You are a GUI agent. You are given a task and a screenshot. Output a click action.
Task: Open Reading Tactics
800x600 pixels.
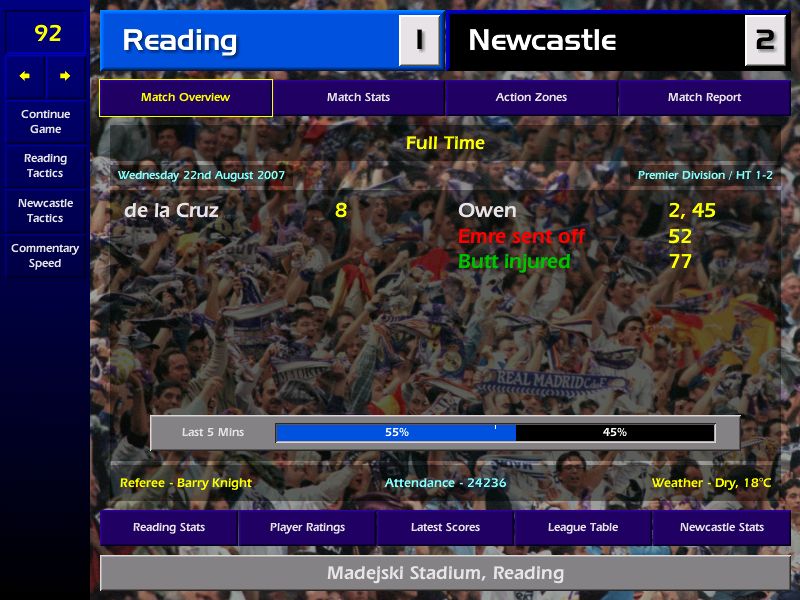click(x=45, y=166)
